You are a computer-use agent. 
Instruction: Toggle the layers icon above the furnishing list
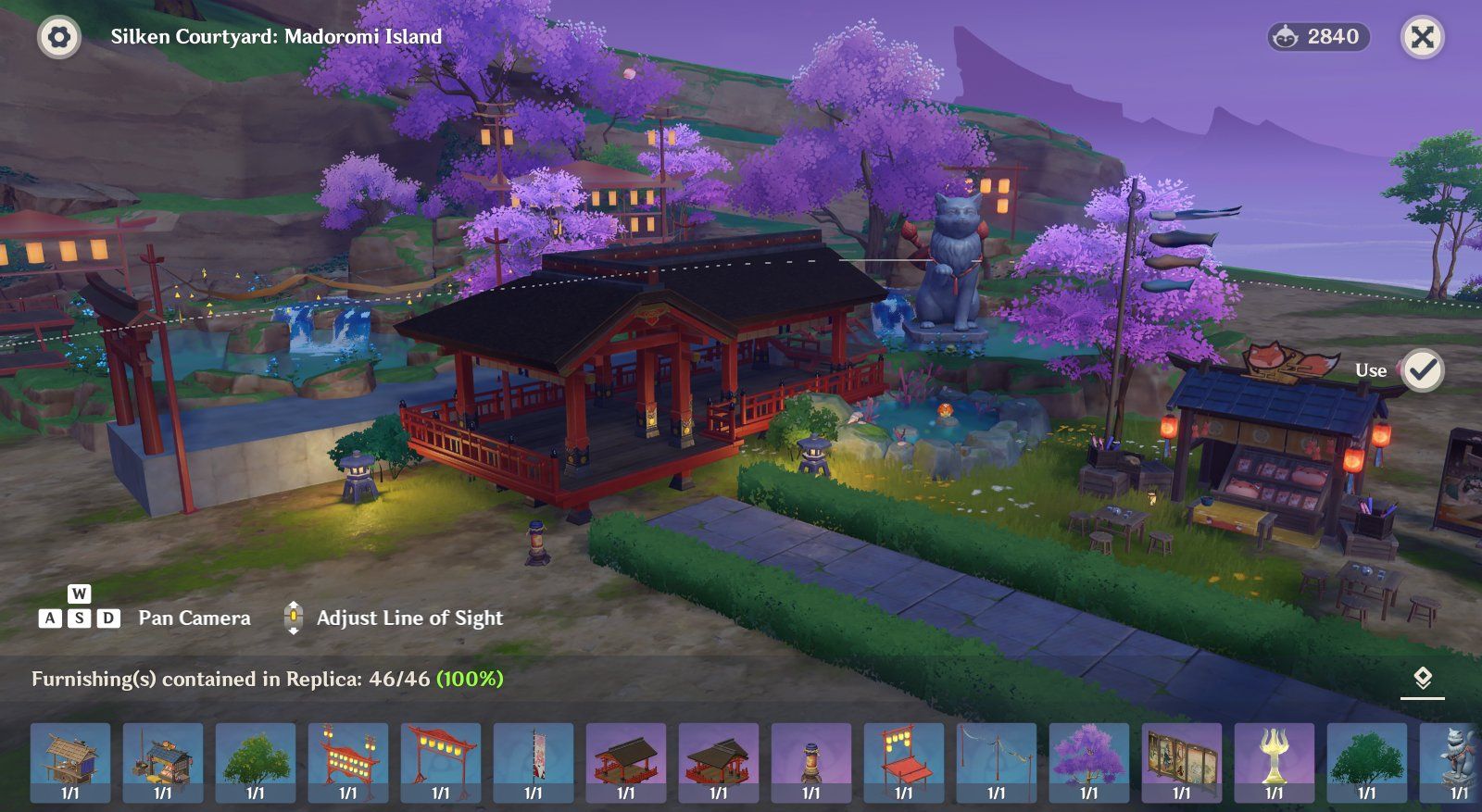coord(1423,679)
